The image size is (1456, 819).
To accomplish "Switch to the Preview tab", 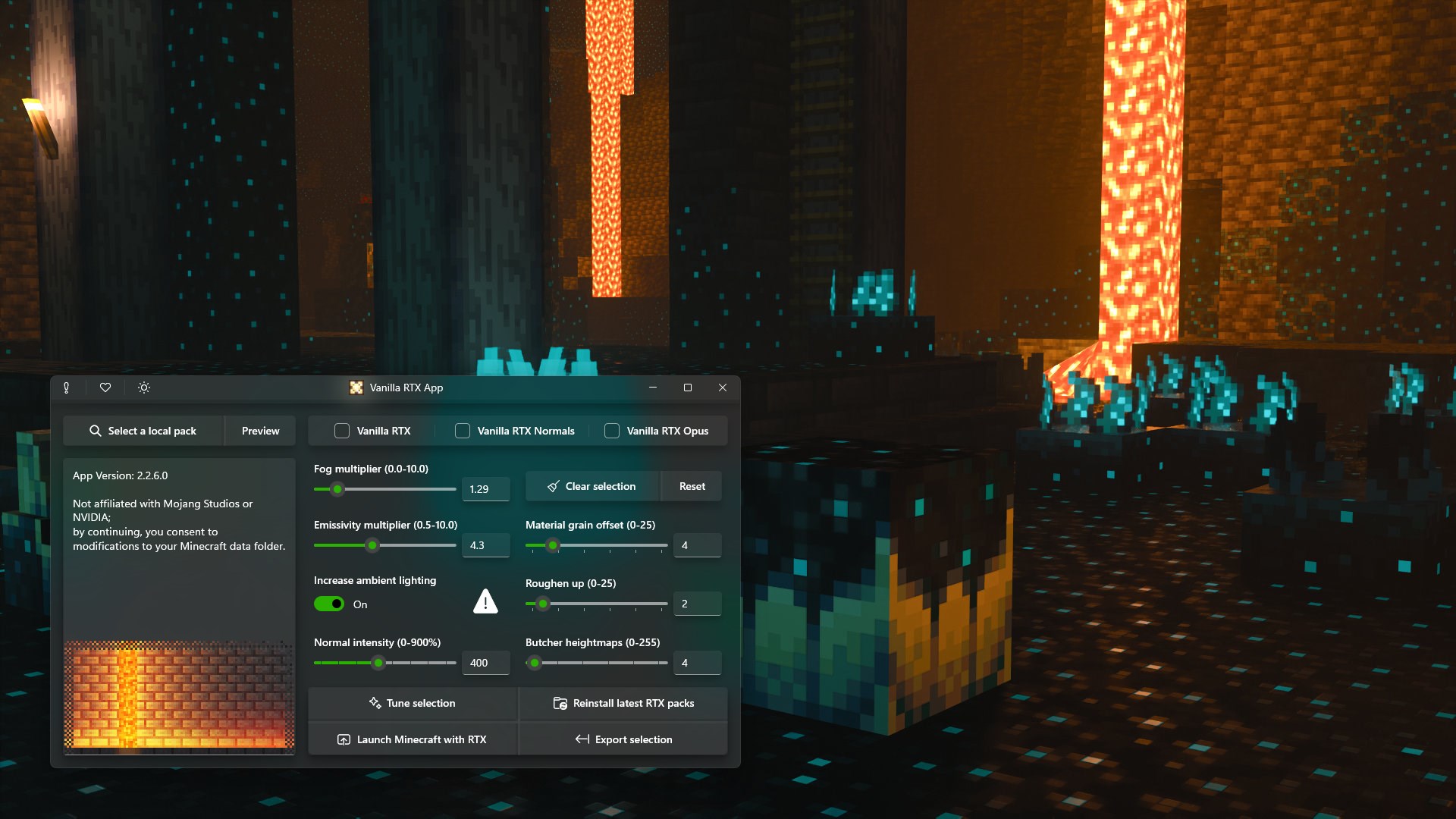I will (x=260, y=430).
